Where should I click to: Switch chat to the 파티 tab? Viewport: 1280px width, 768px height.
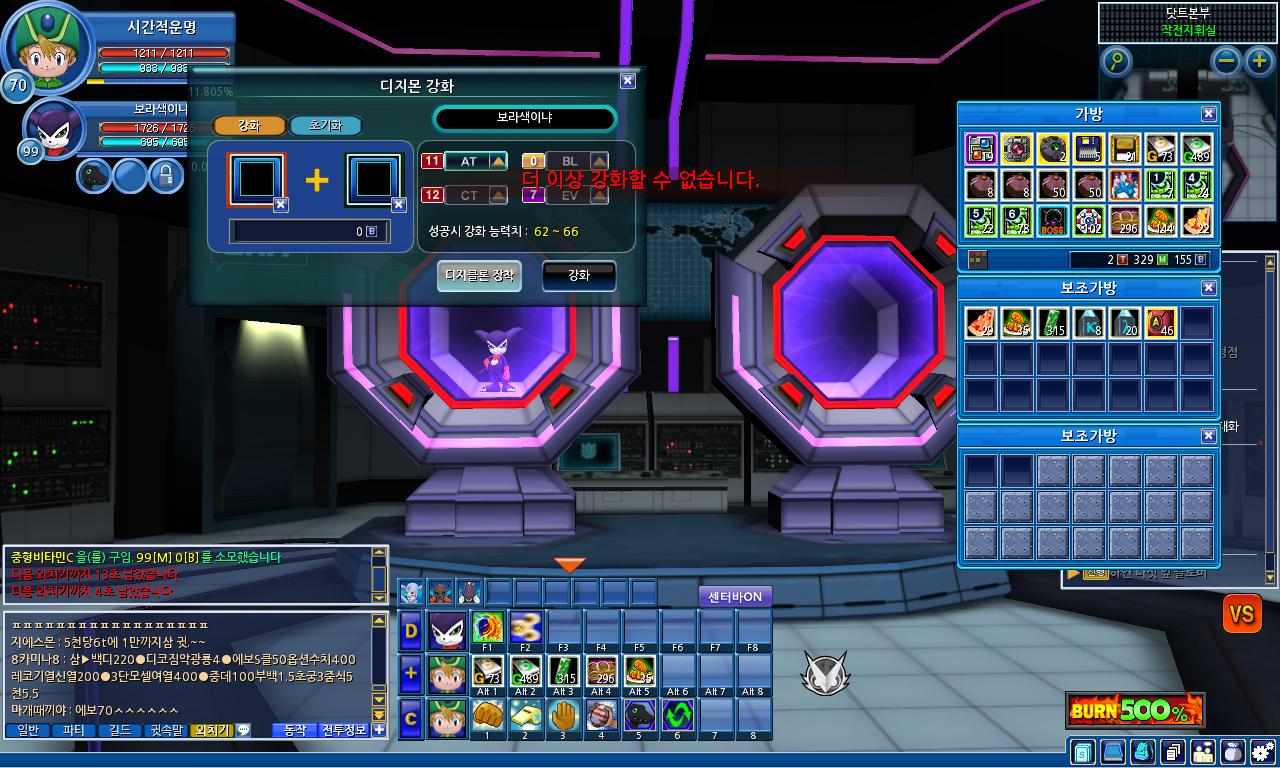pos(73,730)
